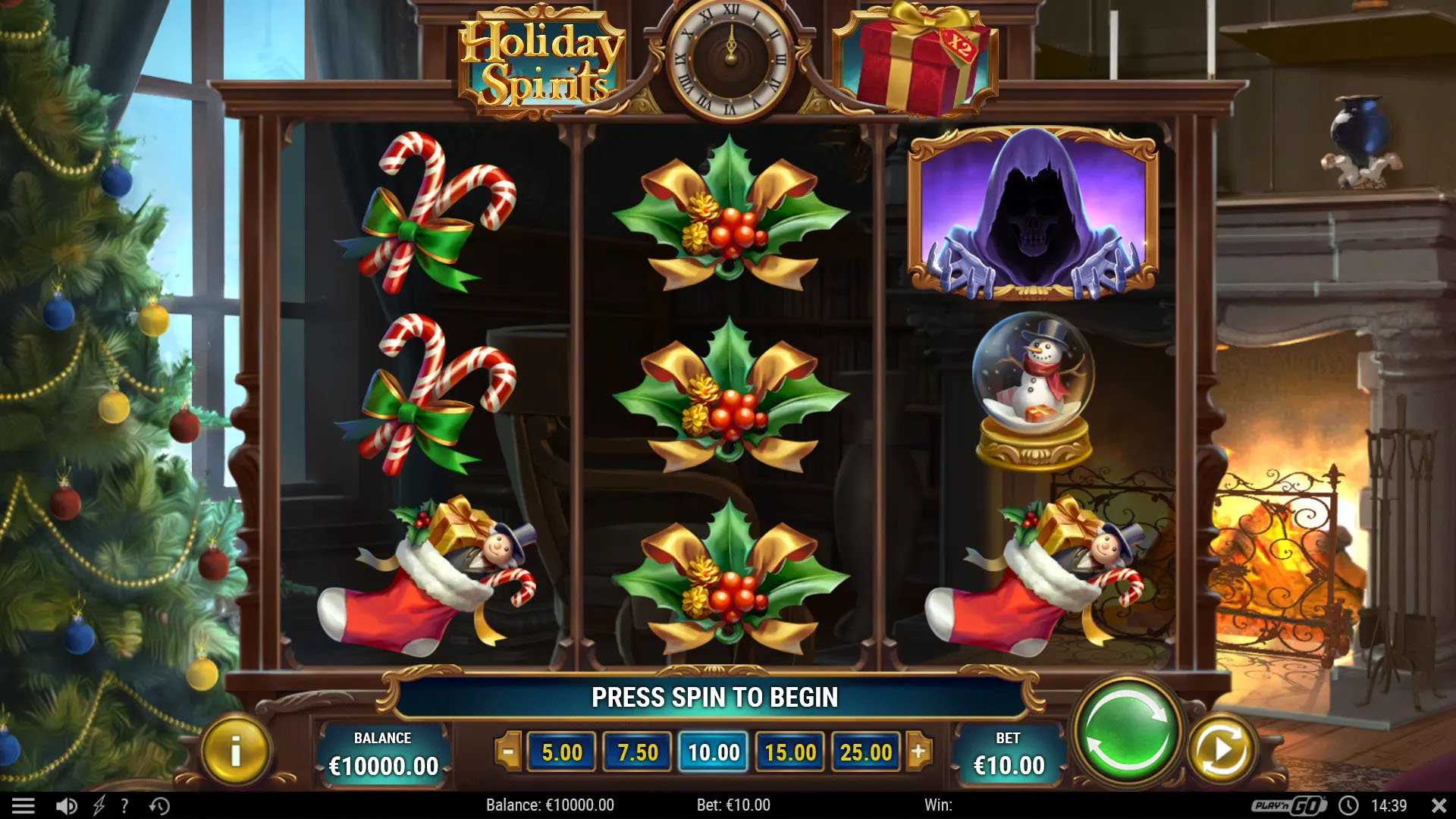
Task: Switch to the 25.00 bet option
Action: pos(864,752)
